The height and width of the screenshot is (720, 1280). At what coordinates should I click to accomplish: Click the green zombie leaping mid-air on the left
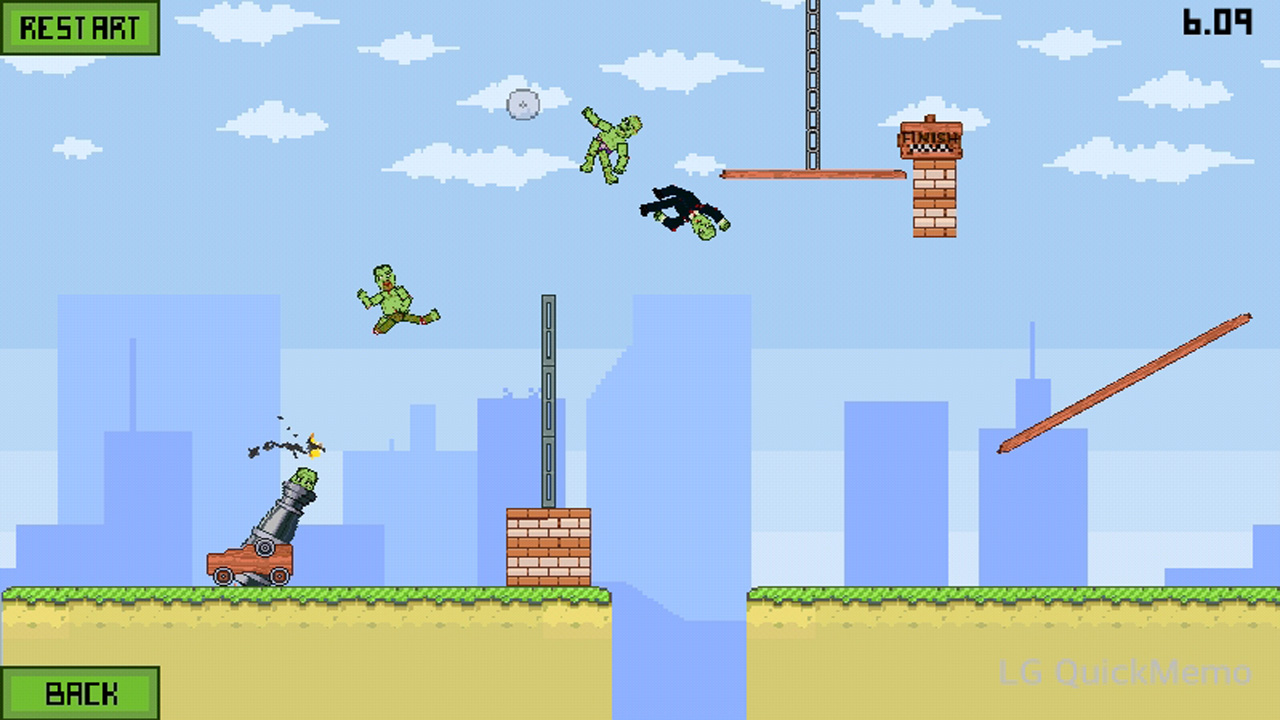click(395, 295)
